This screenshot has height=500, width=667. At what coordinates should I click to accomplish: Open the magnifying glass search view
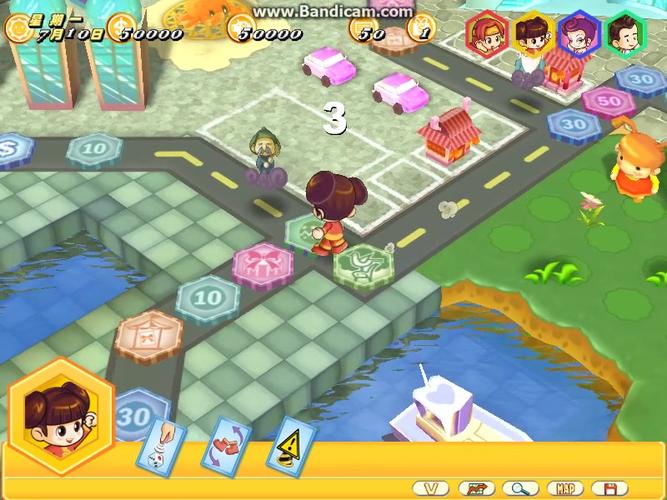tap(521, 488)
